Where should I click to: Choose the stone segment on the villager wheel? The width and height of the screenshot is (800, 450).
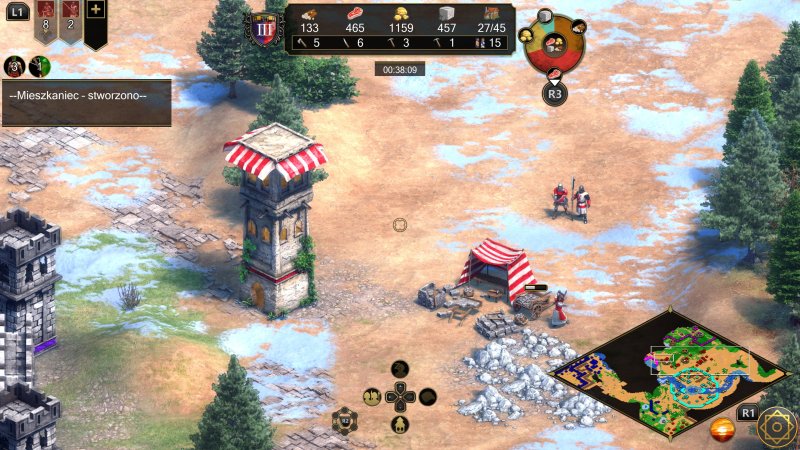tap(545, 17)
